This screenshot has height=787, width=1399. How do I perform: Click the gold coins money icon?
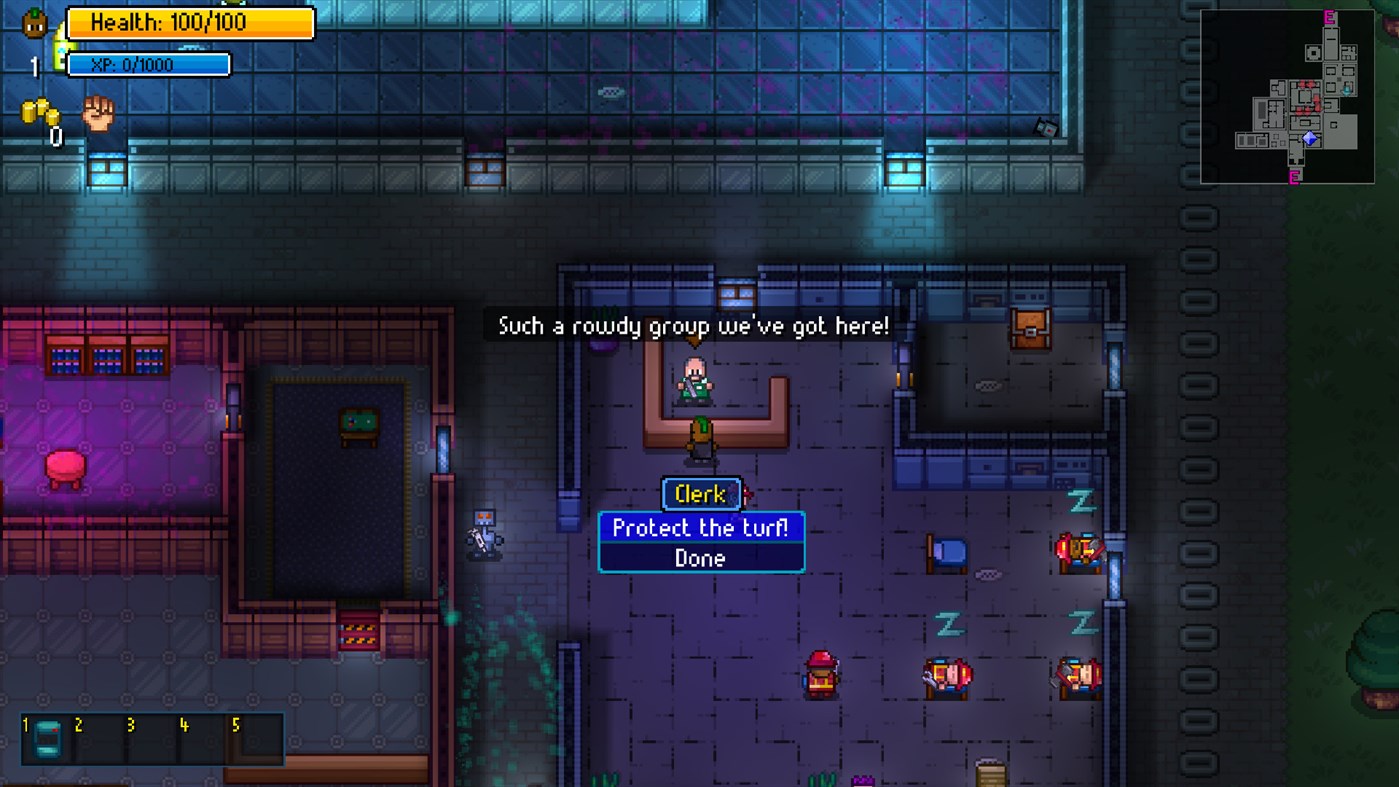pyautogui.click(x=40, y=112)
